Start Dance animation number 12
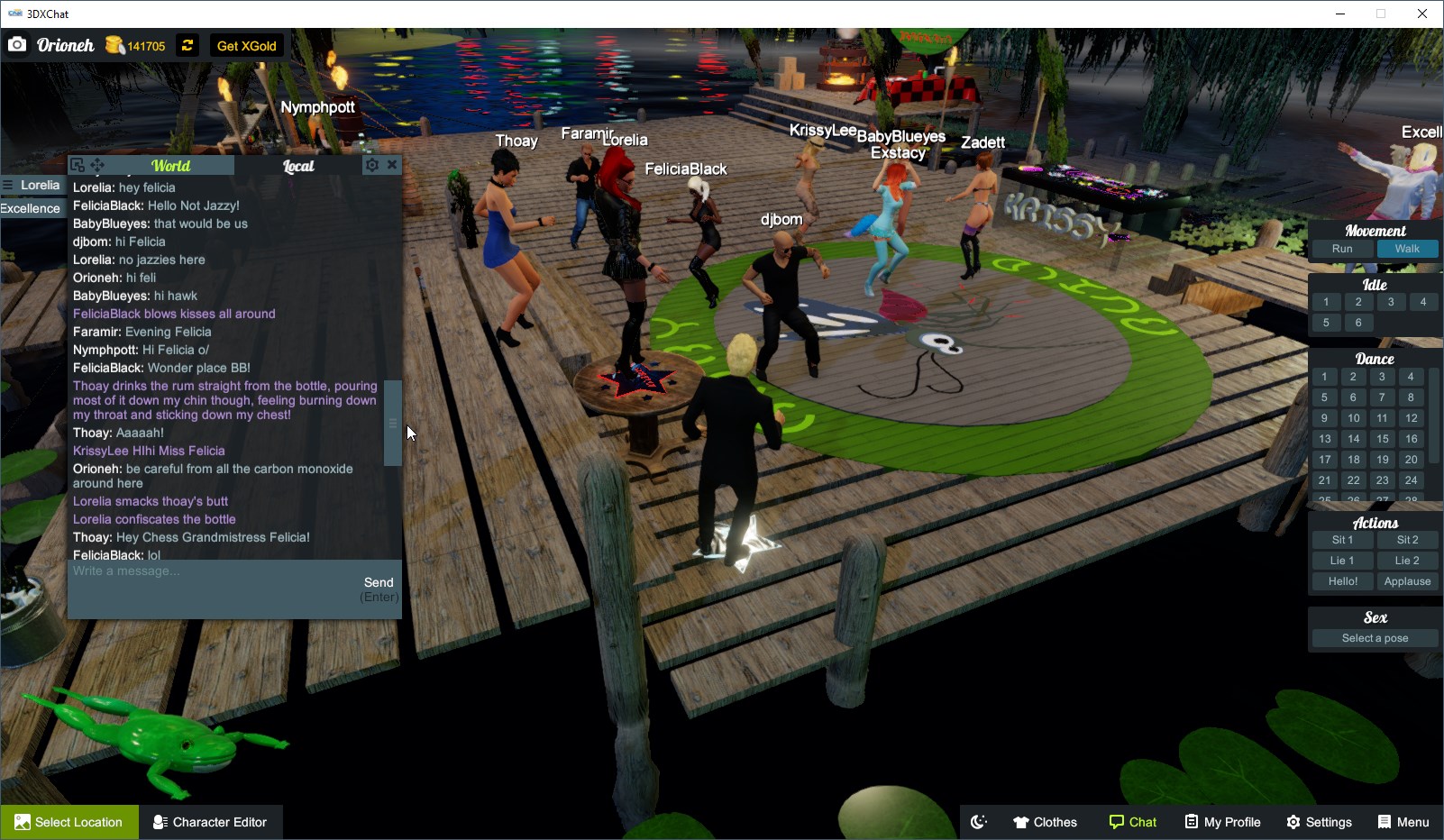1444x840 pixels. [x=1410, y=417]
